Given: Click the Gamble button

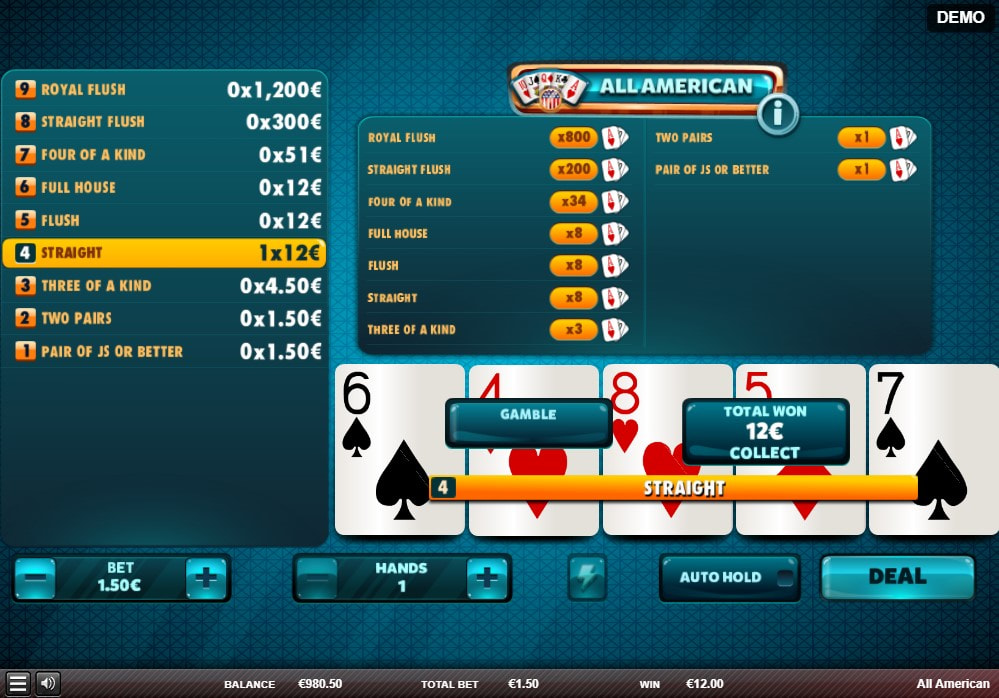Looking at the screenshot, I should (x=527, y=422).
